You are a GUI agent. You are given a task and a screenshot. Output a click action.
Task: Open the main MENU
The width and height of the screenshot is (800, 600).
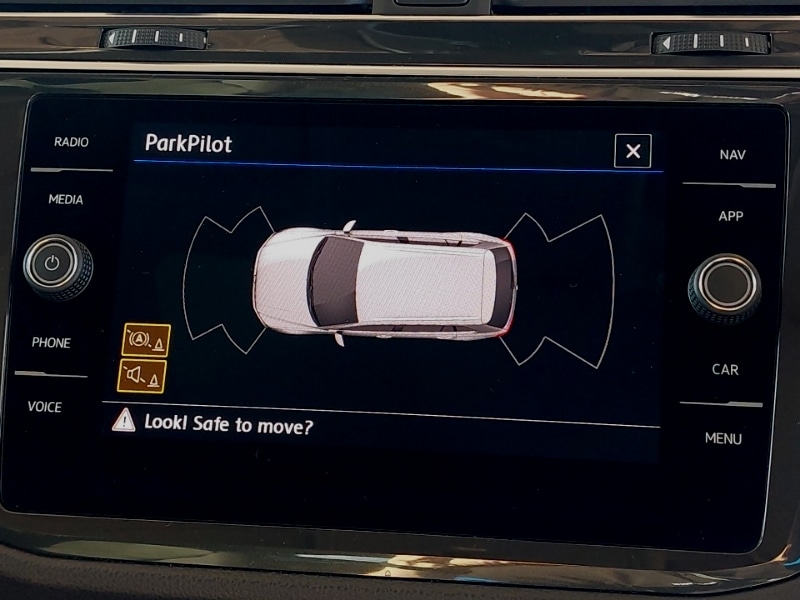(x=723, y=439)
